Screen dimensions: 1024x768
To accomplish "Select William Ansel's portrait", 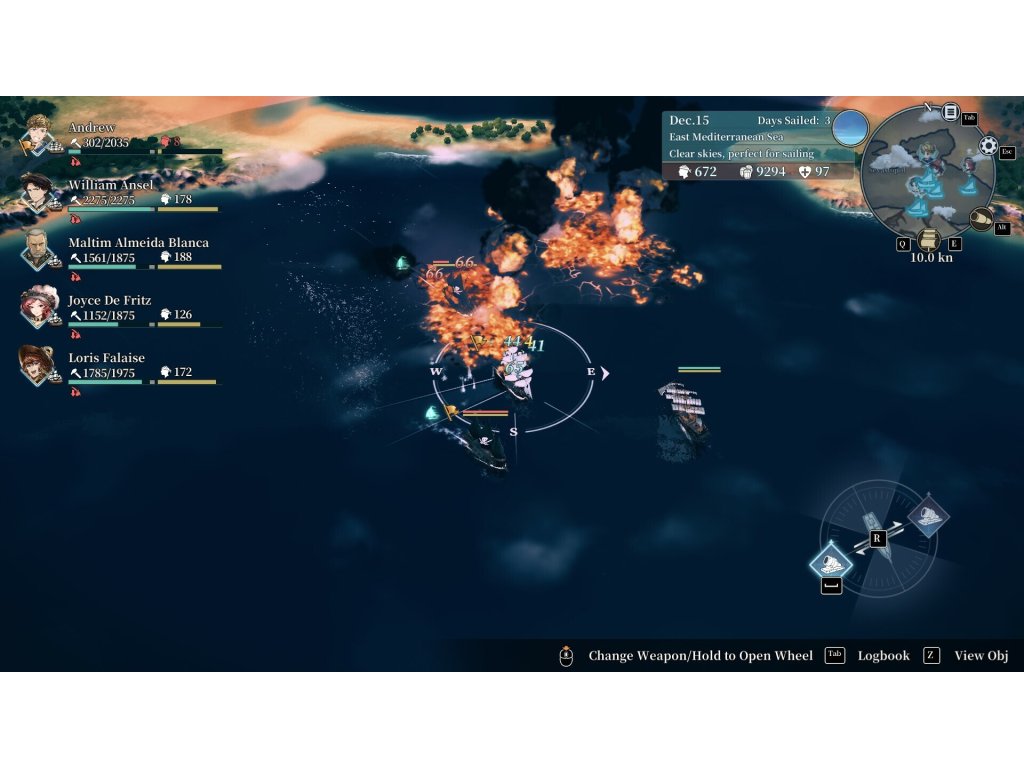I will click(x=38, y=190).
